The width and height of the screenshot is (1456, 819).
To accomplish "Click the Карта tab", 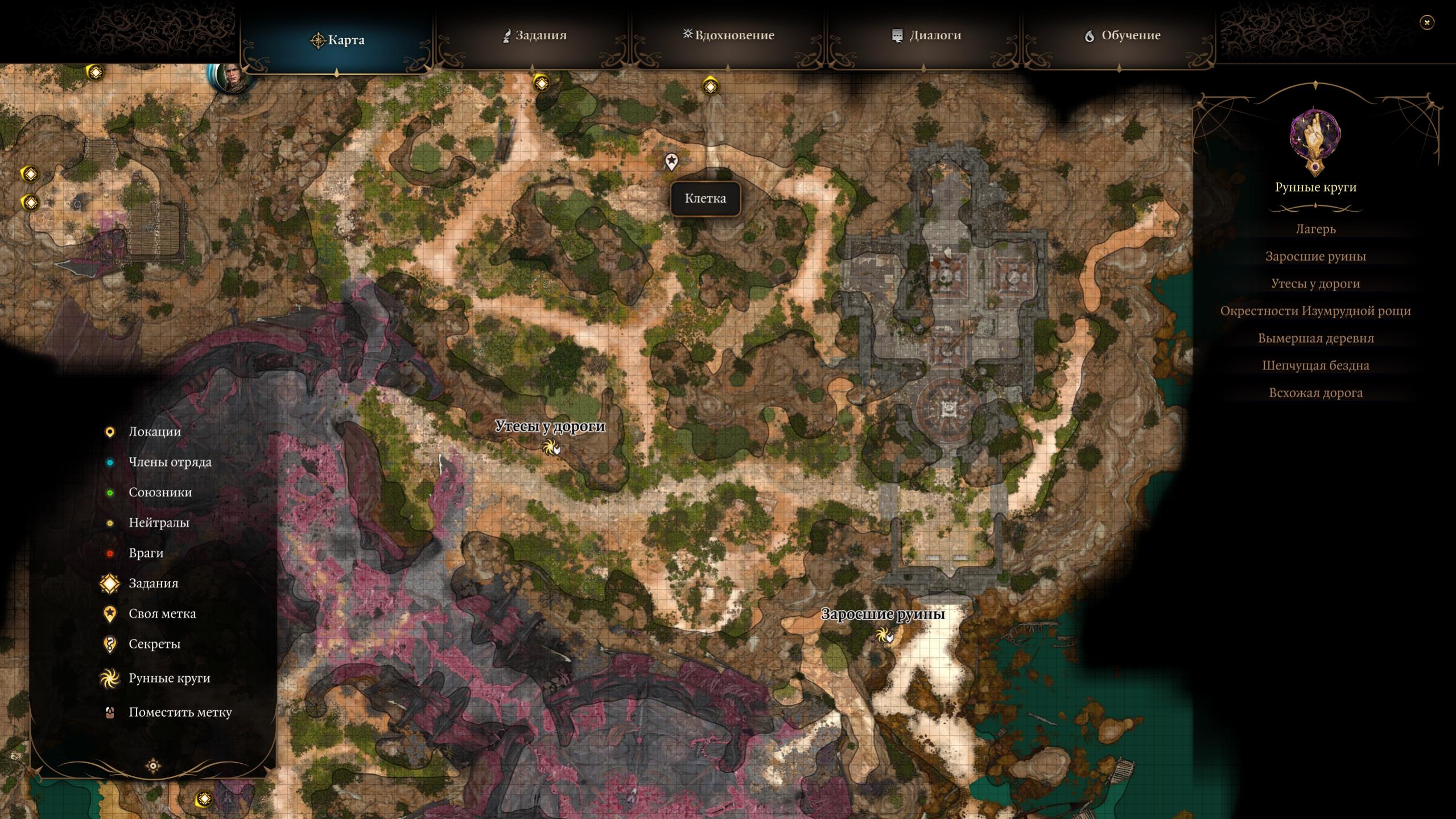I will tap(337, 40).
